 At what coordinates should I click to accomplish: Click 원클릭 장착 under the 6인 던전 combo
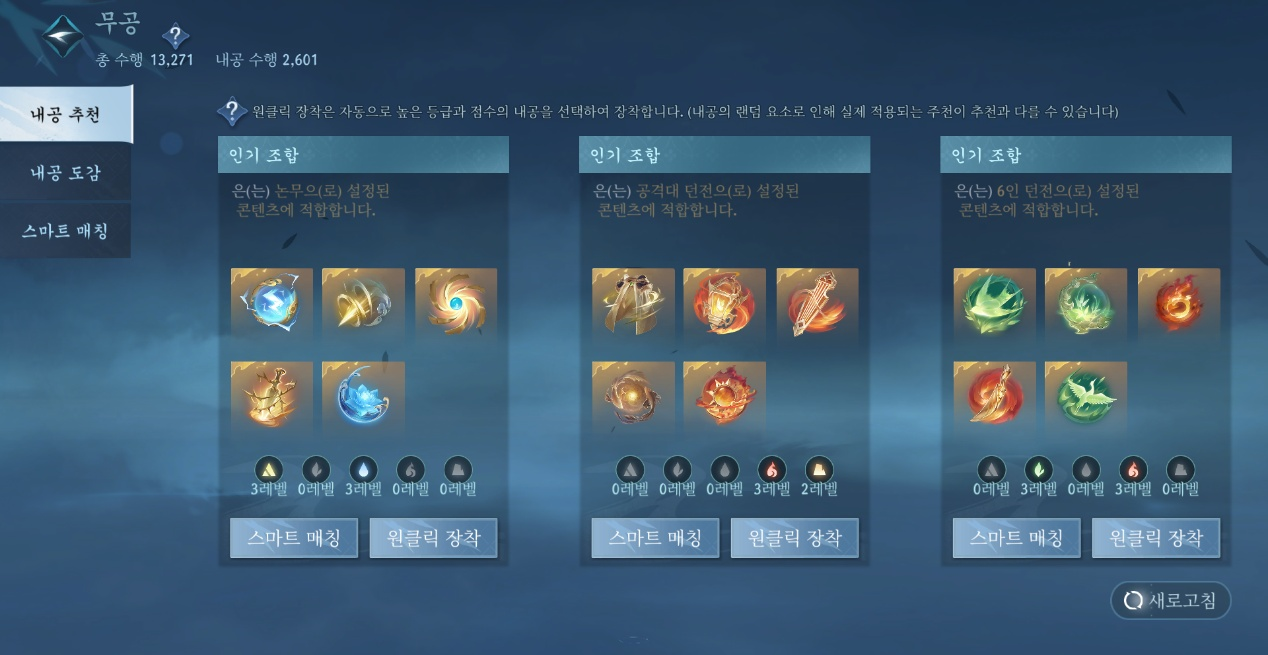coord(1155,538)
